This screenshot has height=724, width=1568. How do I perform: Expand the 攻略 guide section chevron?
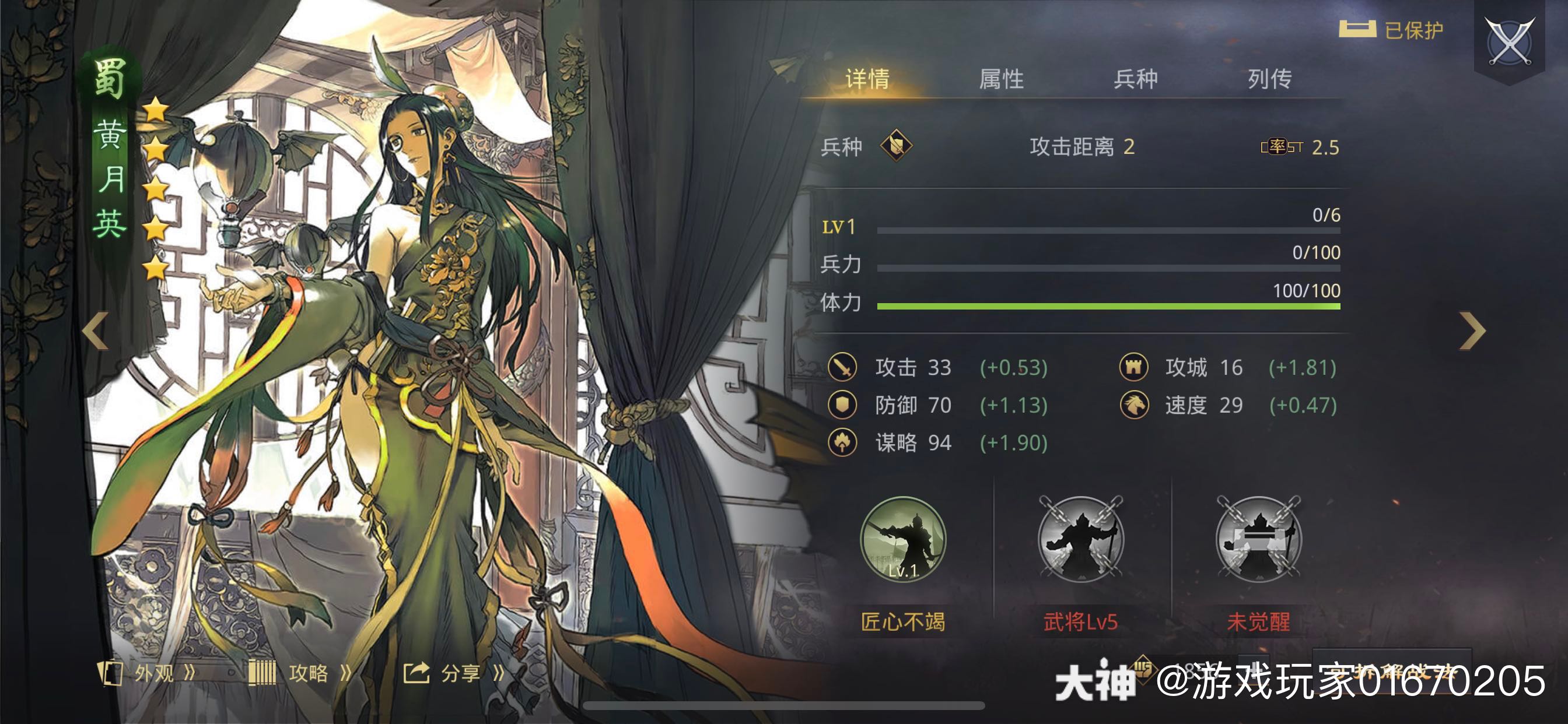(x=347, y=673)
